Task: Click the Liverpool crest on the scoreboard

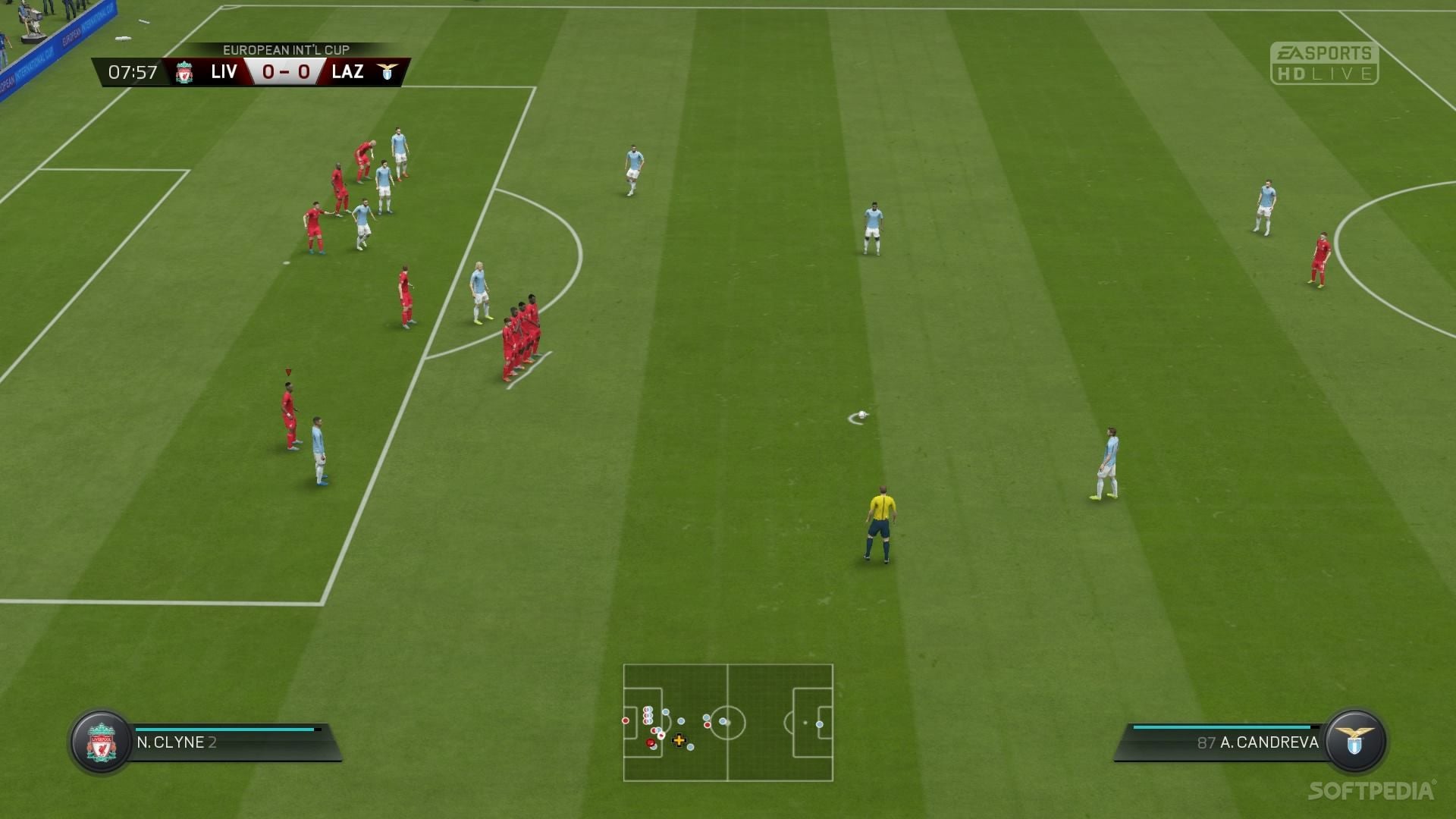Action: click(184, 73)
